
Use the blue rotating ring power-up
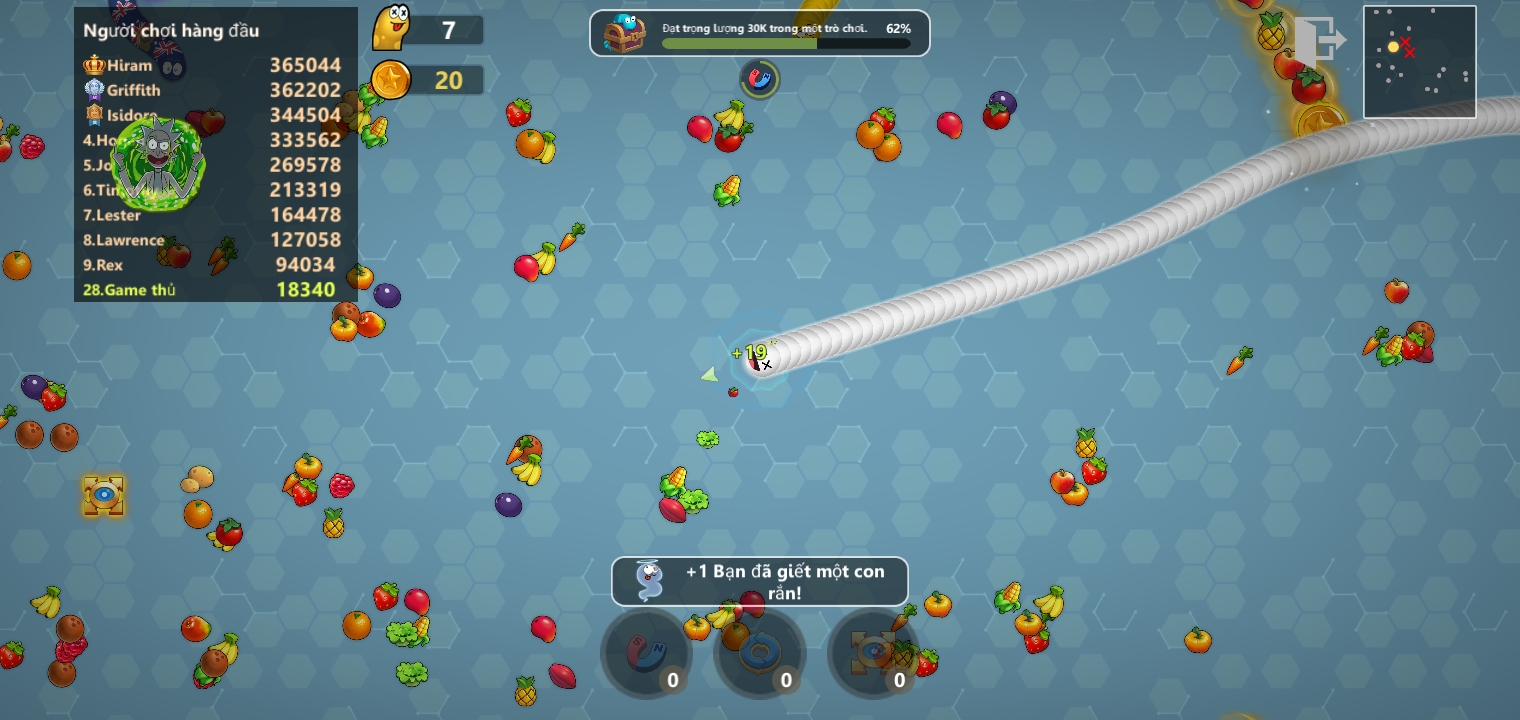click(759, 654)
